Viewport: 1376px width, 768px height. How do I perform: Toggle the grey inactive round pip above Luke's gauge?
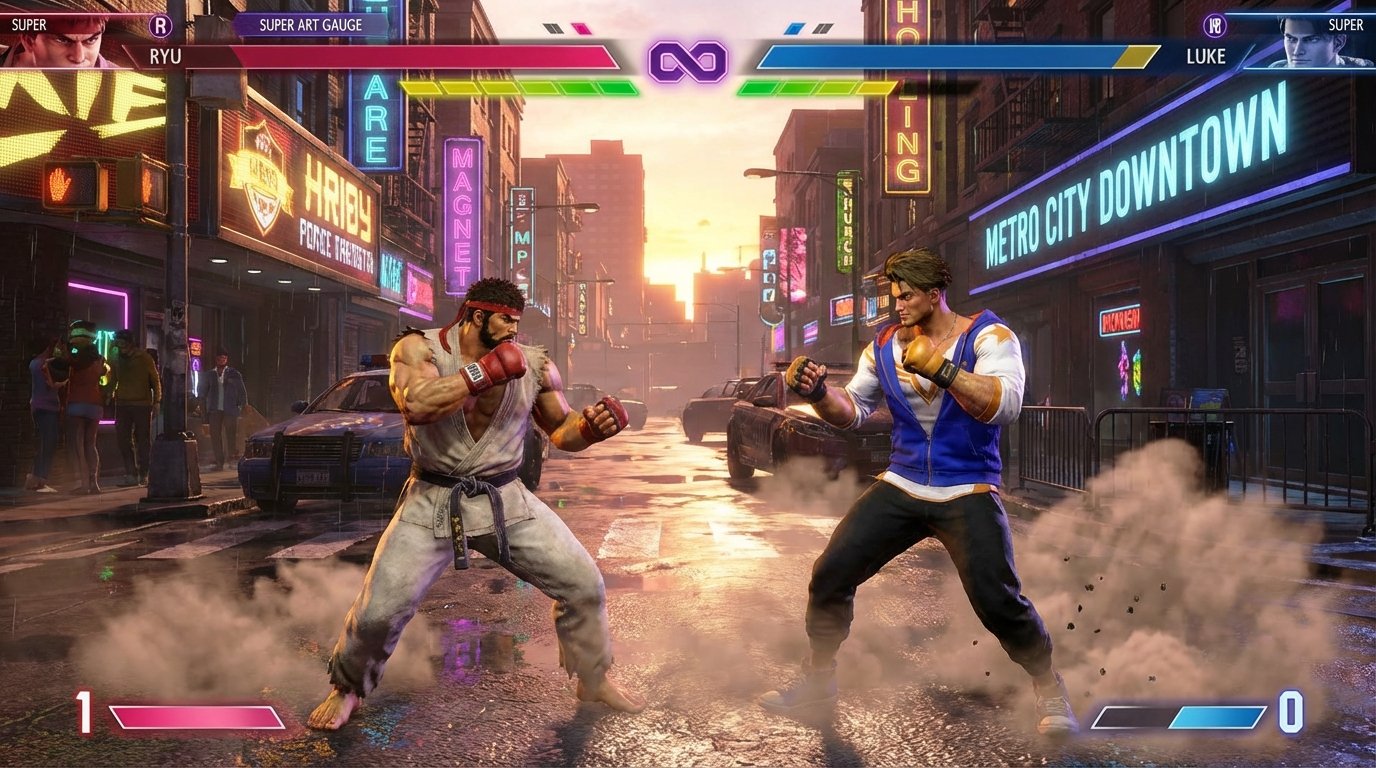823,28
